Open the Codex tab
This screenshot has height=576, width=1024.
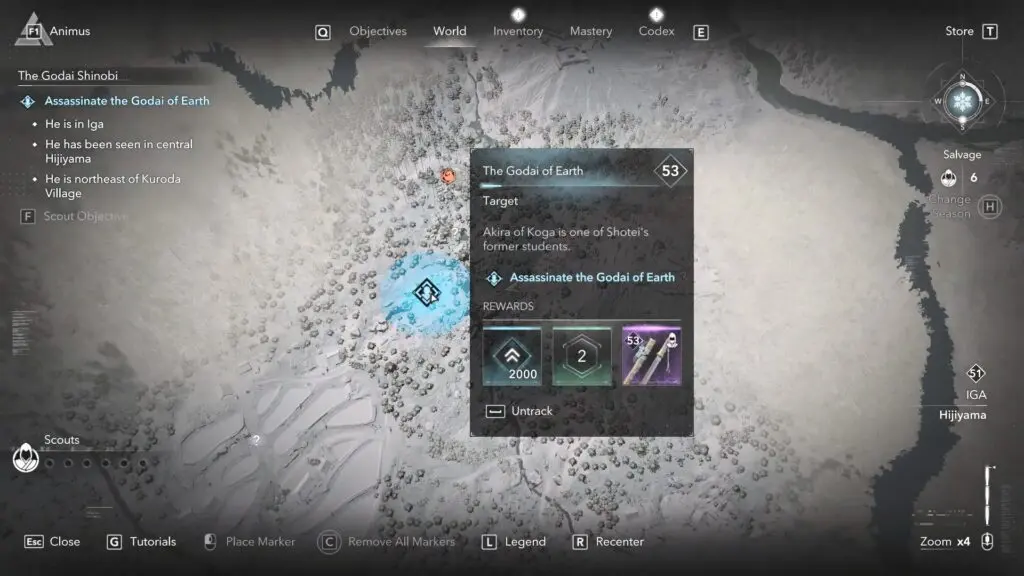coord(656,31)
